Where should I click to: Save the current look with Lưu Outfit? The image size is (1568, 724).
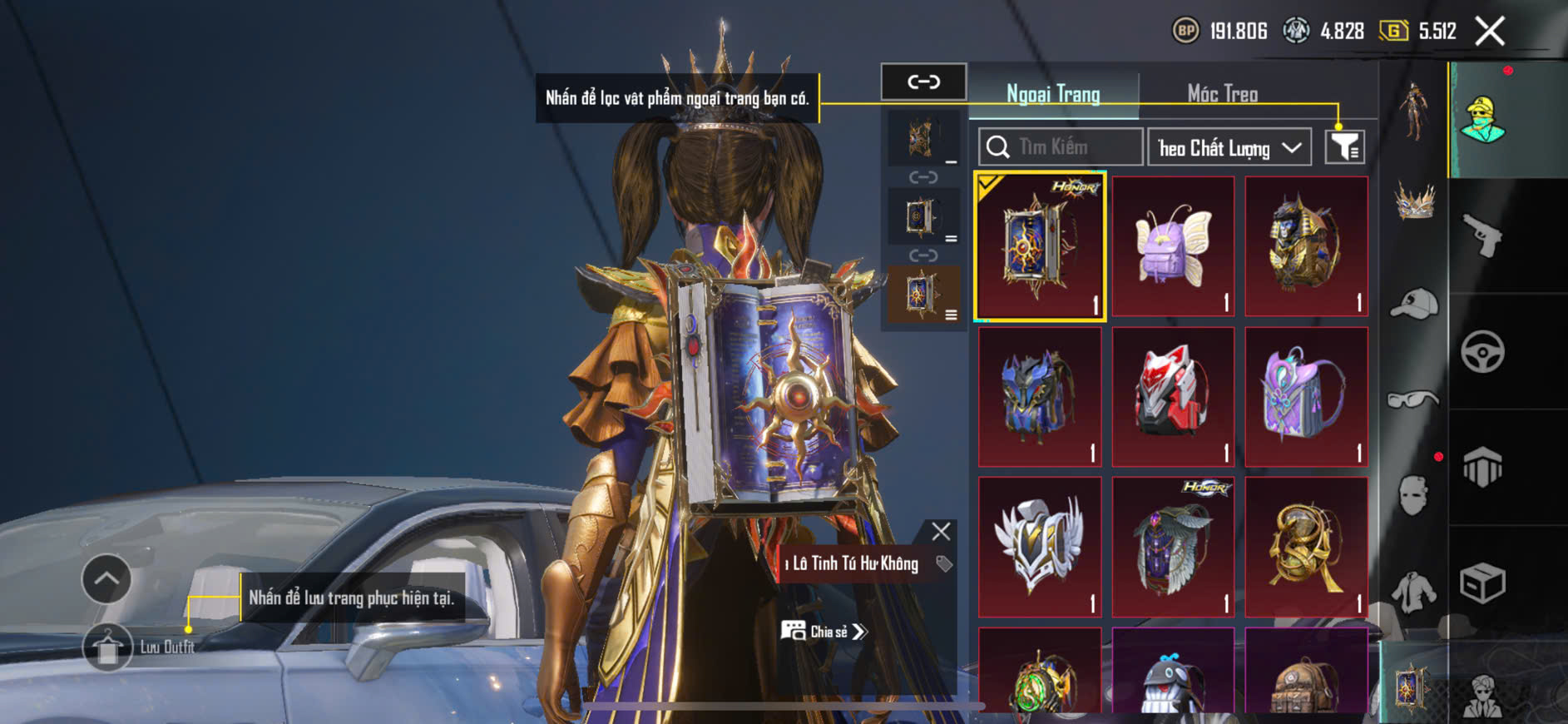pos(108,647)
